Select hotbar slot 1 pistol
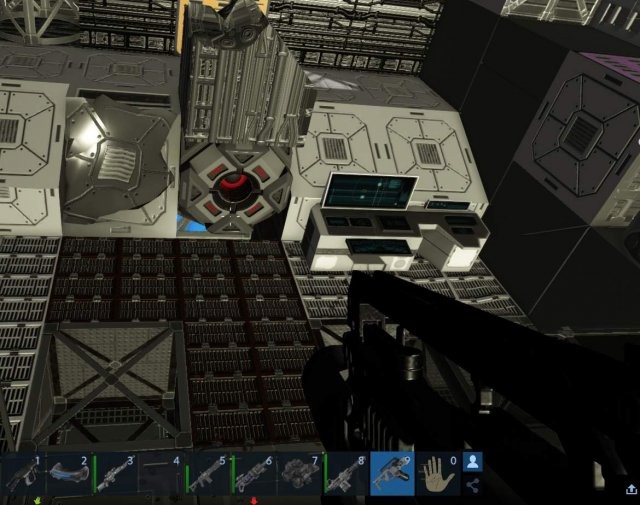 (22, 474)
